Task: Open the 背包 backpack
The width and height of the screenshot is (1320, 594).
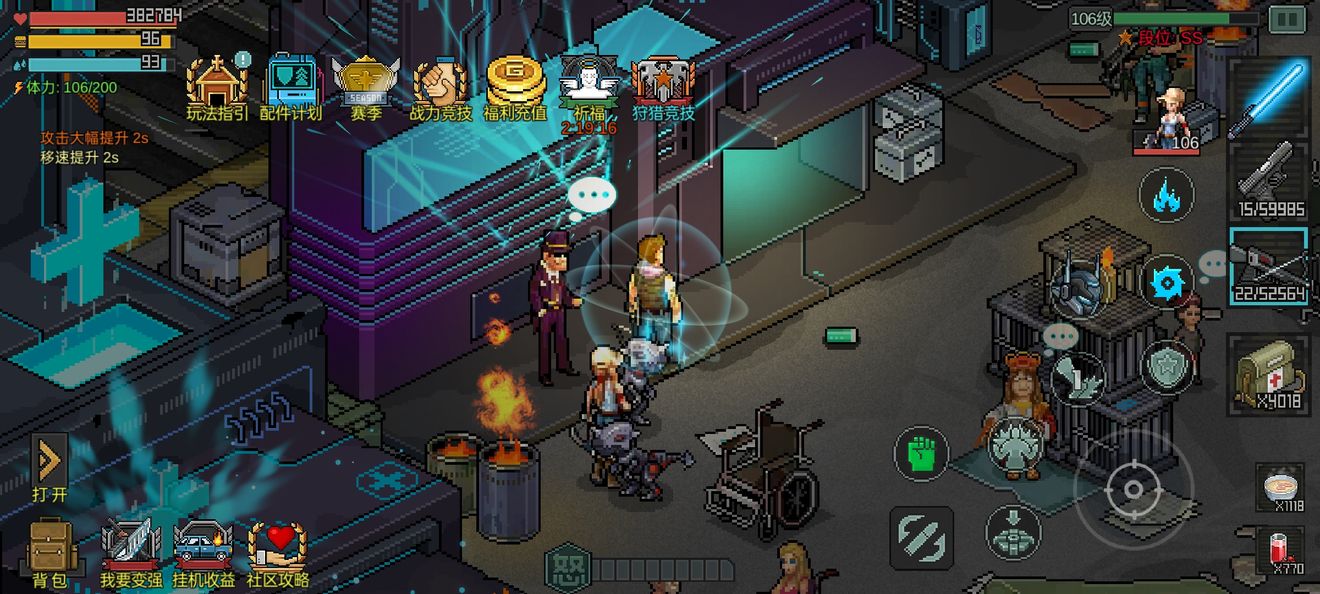Action: click(49, 553)
